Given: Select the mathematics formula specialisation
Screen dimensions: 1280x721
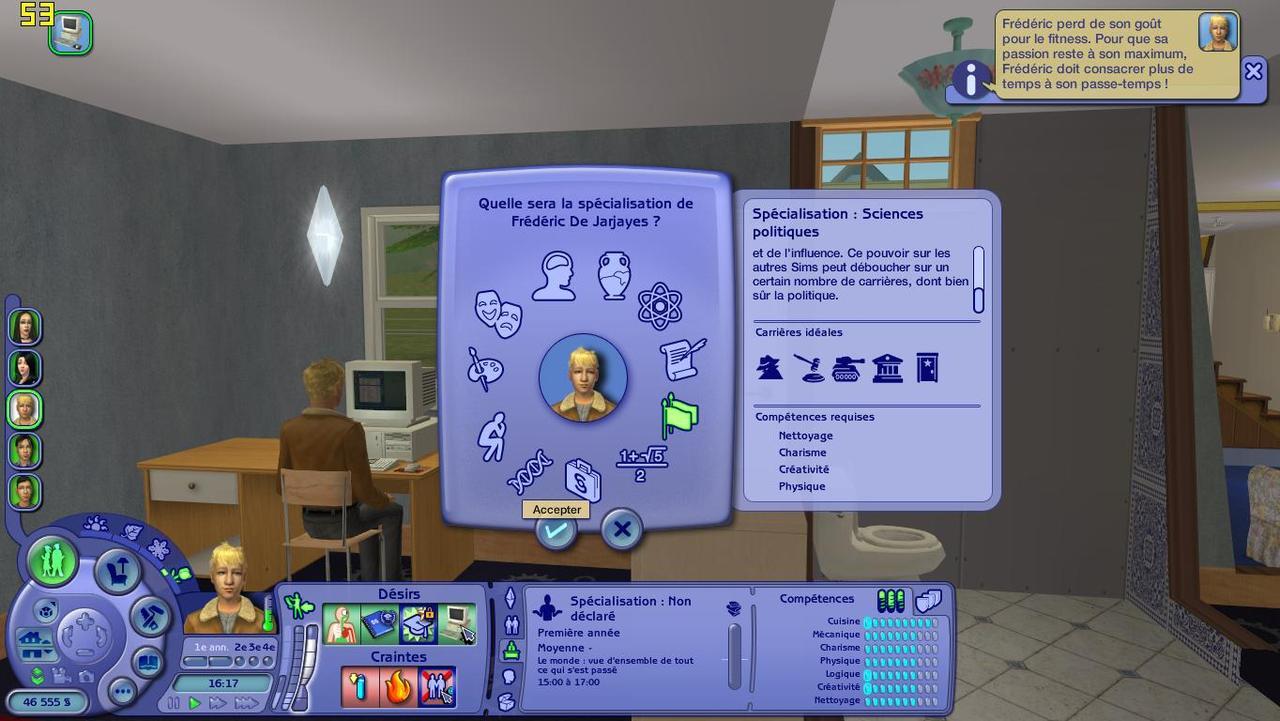Looking at the screenshot, I should (x=641, y=463).
